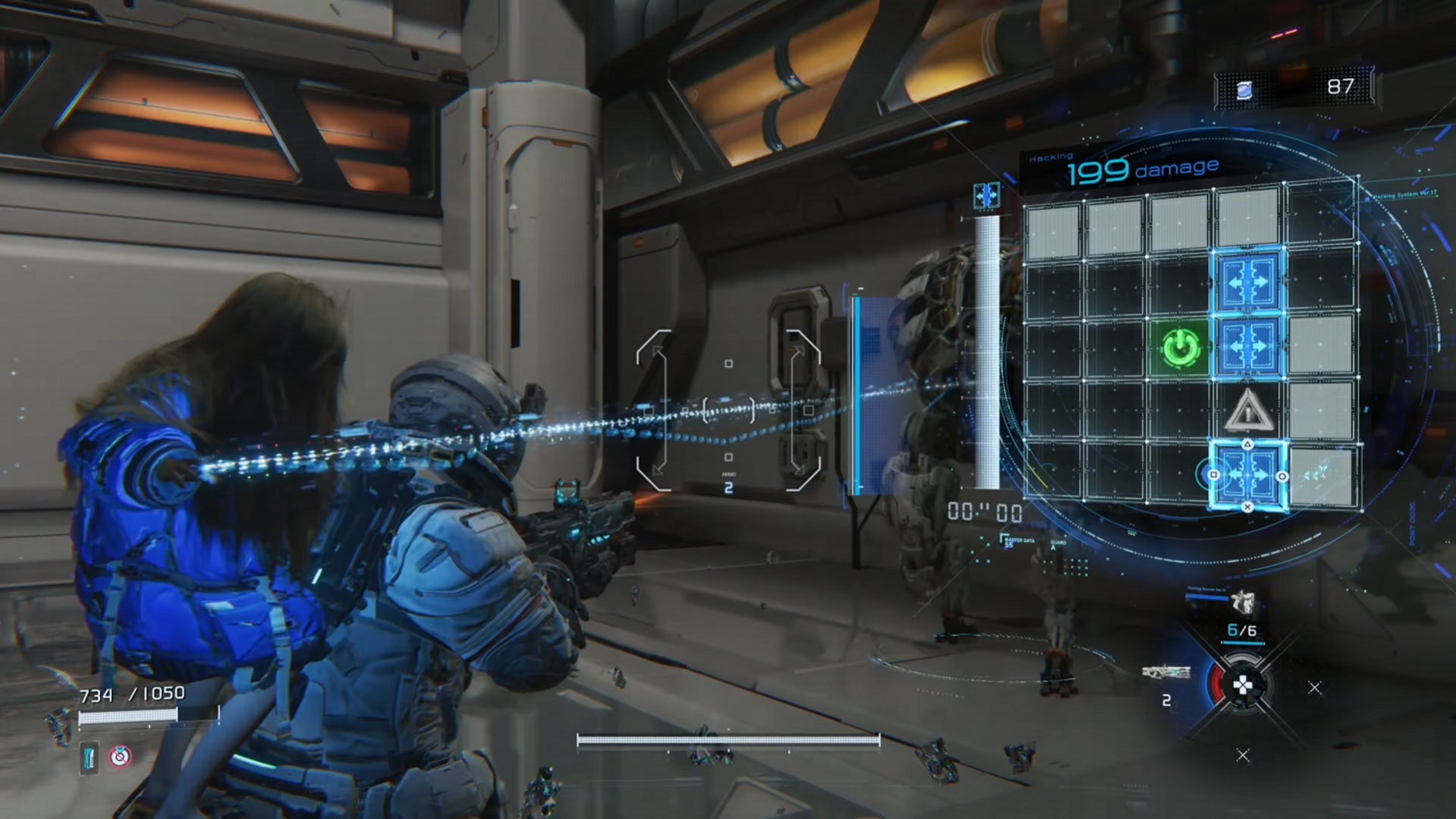Choose the top weapon slot showing 6/6
The image size is (1456, 819).
point(1242,603)
